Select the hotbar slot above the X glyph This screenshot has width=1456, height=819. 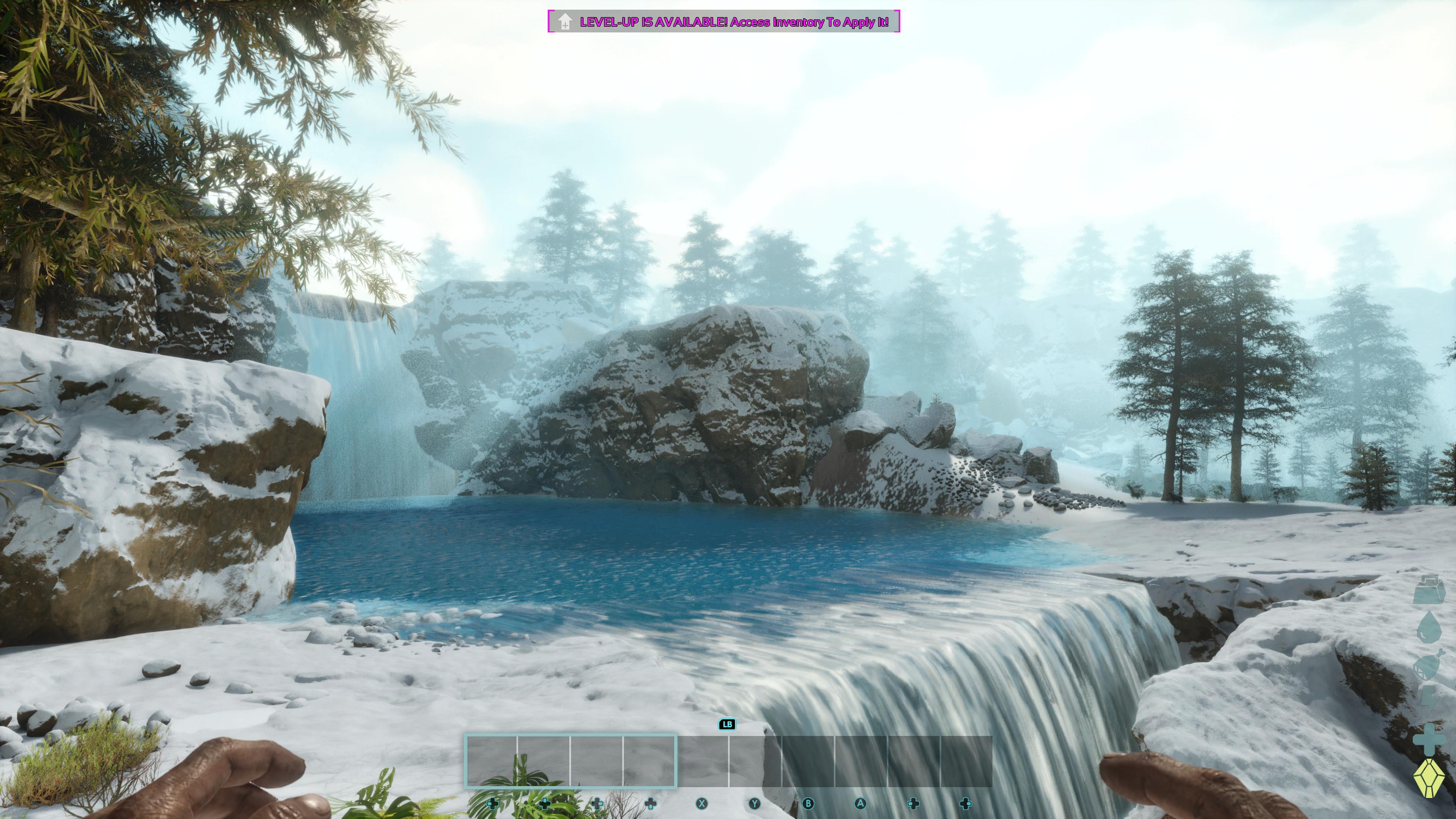click(x=703, y=761)
